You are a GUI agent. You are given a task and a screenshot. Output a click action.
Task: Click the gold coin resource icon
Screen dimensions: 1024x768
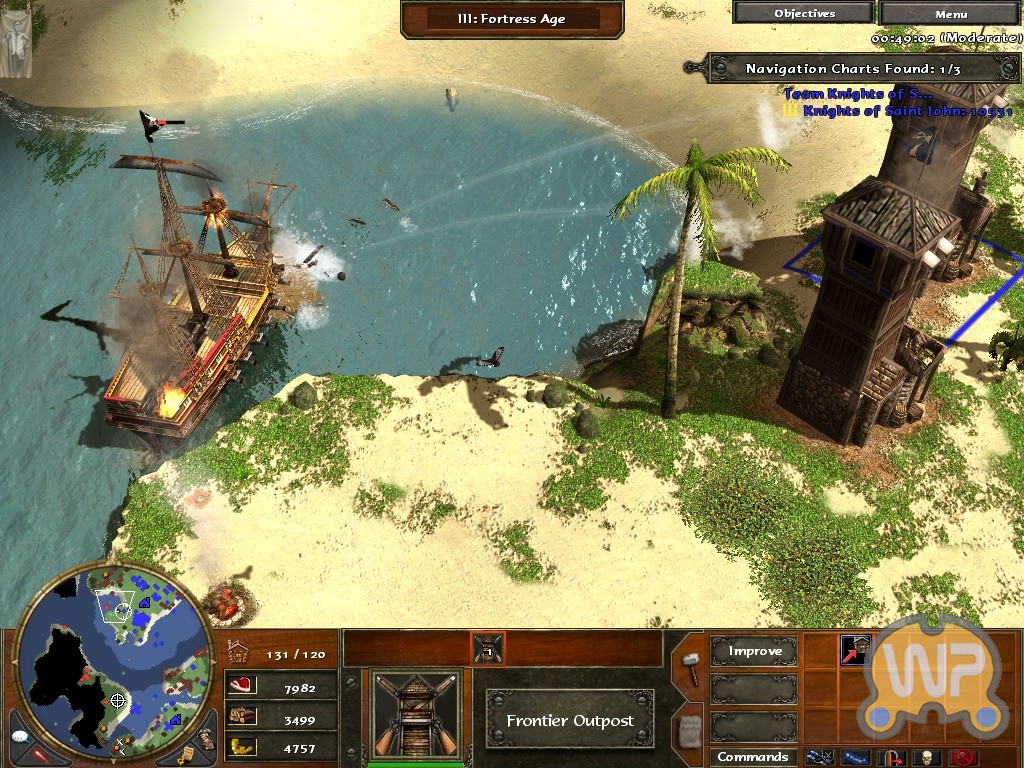point(243,747)
